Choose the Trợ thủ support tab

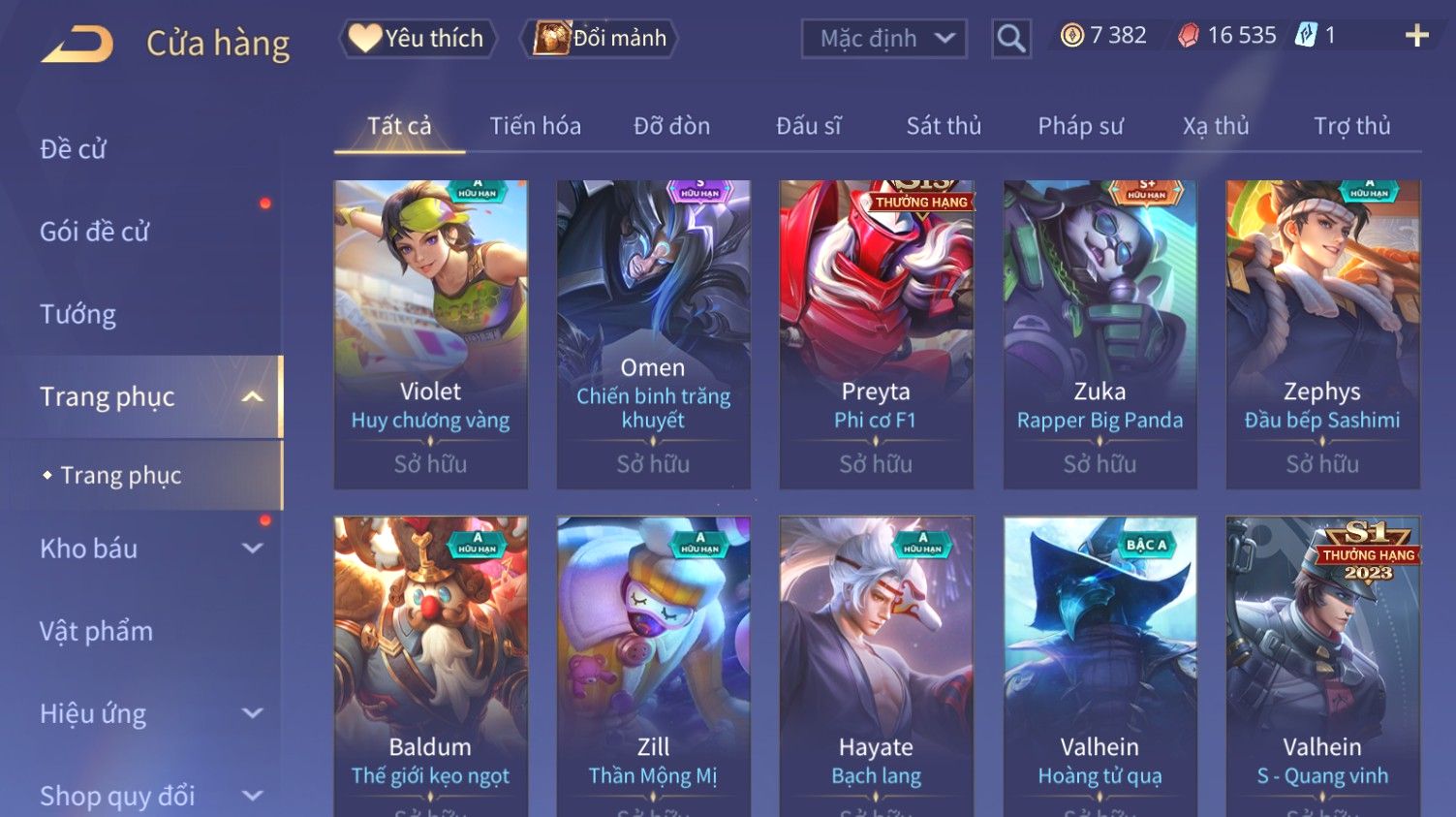(1351, 126)
